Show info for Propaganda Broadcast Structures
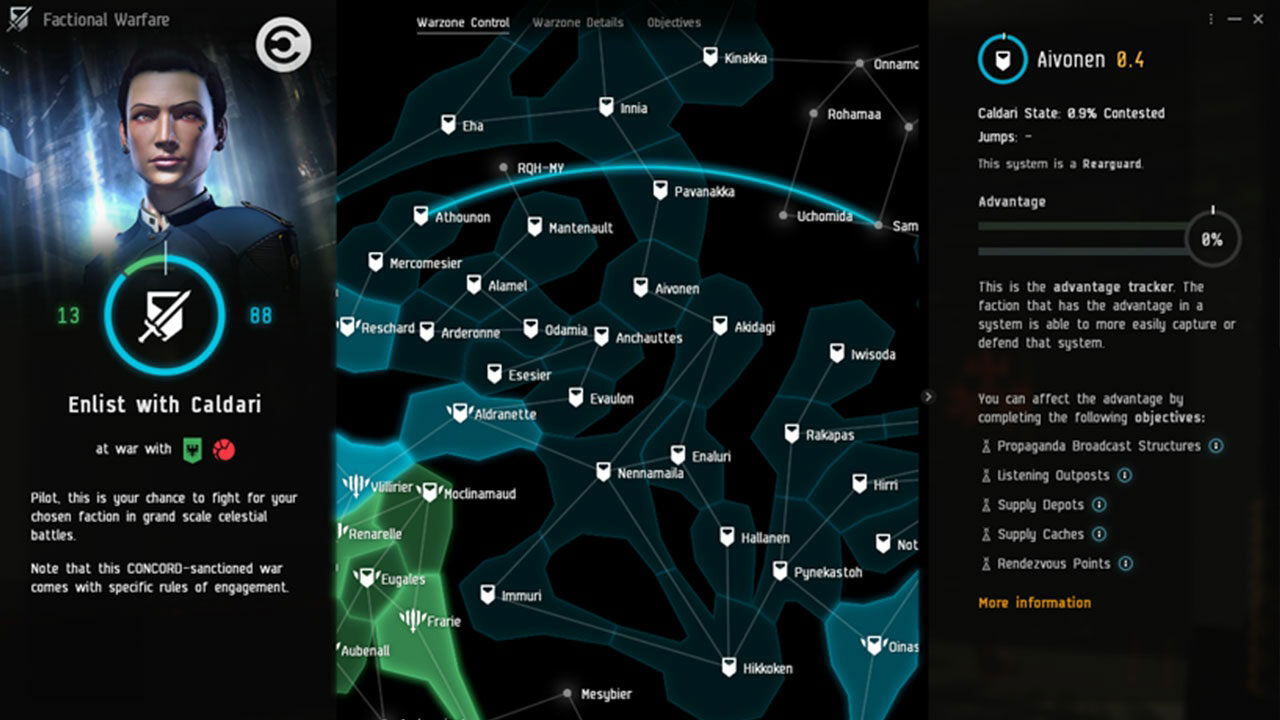Viewport: 1280px width, 720px height. tap(1216, 446)
